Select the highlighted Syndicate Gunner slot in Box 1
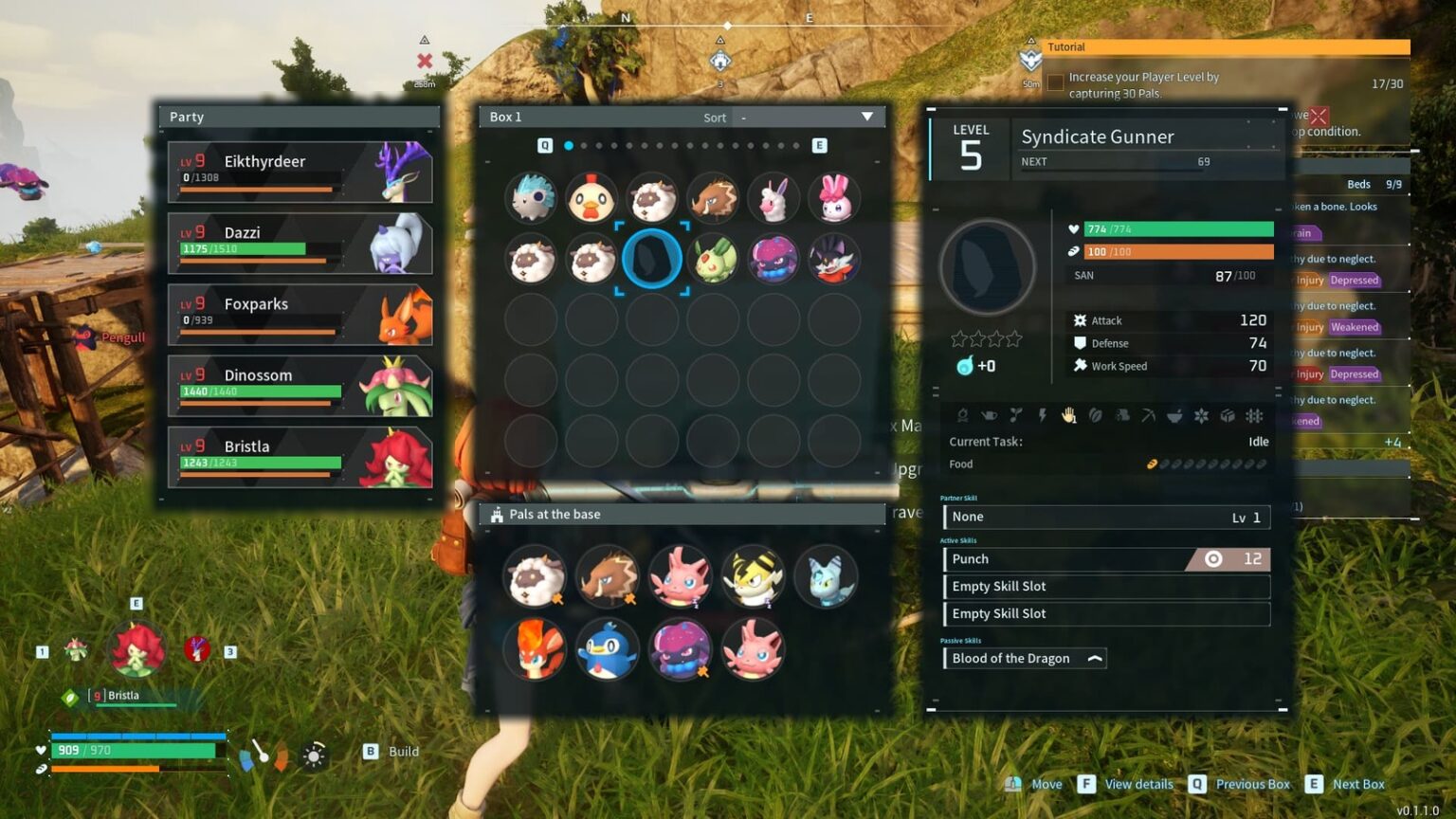The image size is (1456, 819). [652, 260]
